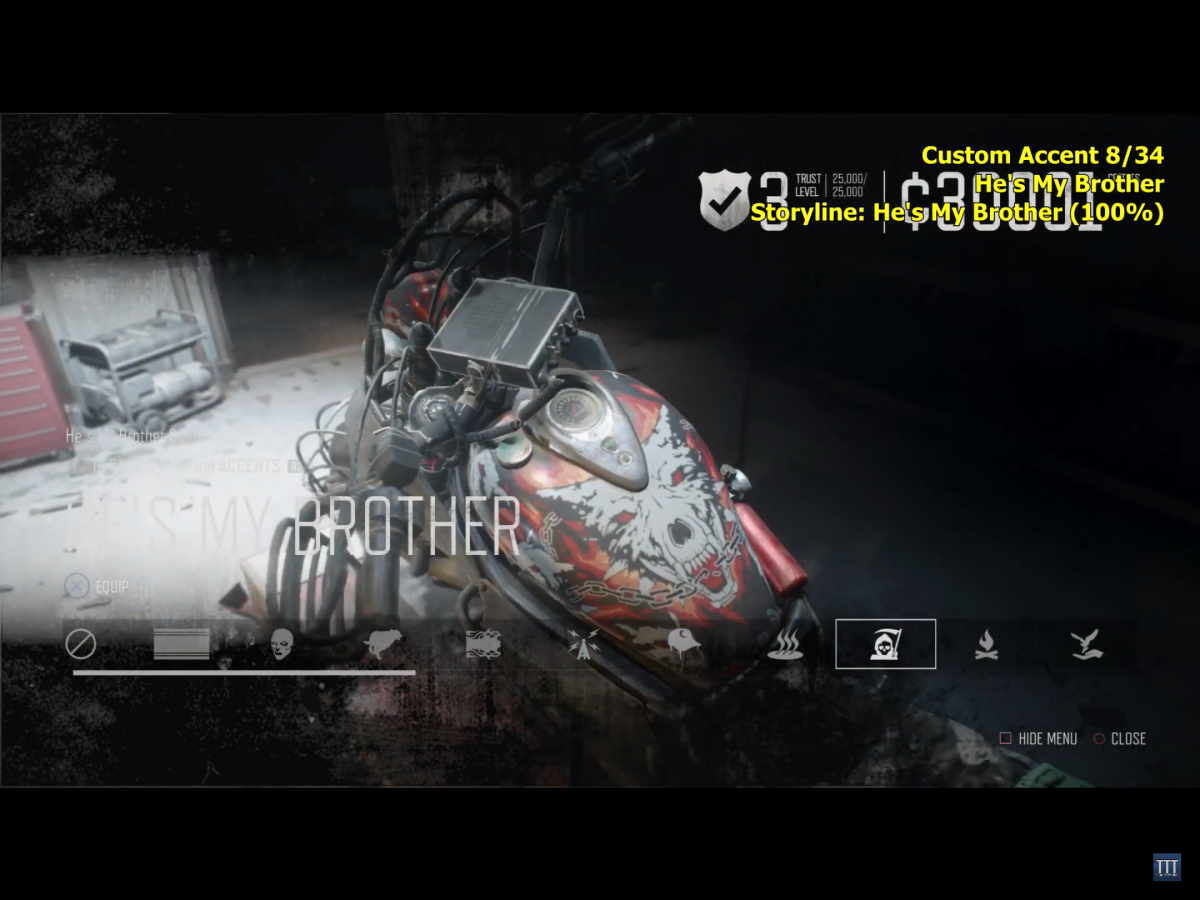Pick the dripping cap accent
The width and height of the screenshot is (1200, 900).
(684, 645)
